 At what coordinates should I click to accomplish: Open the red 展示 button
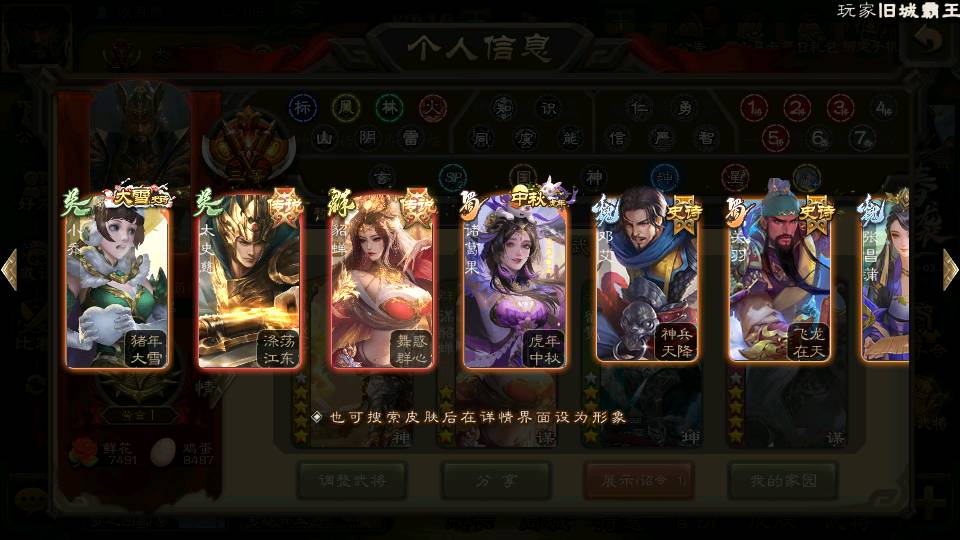tap(638, 480)
